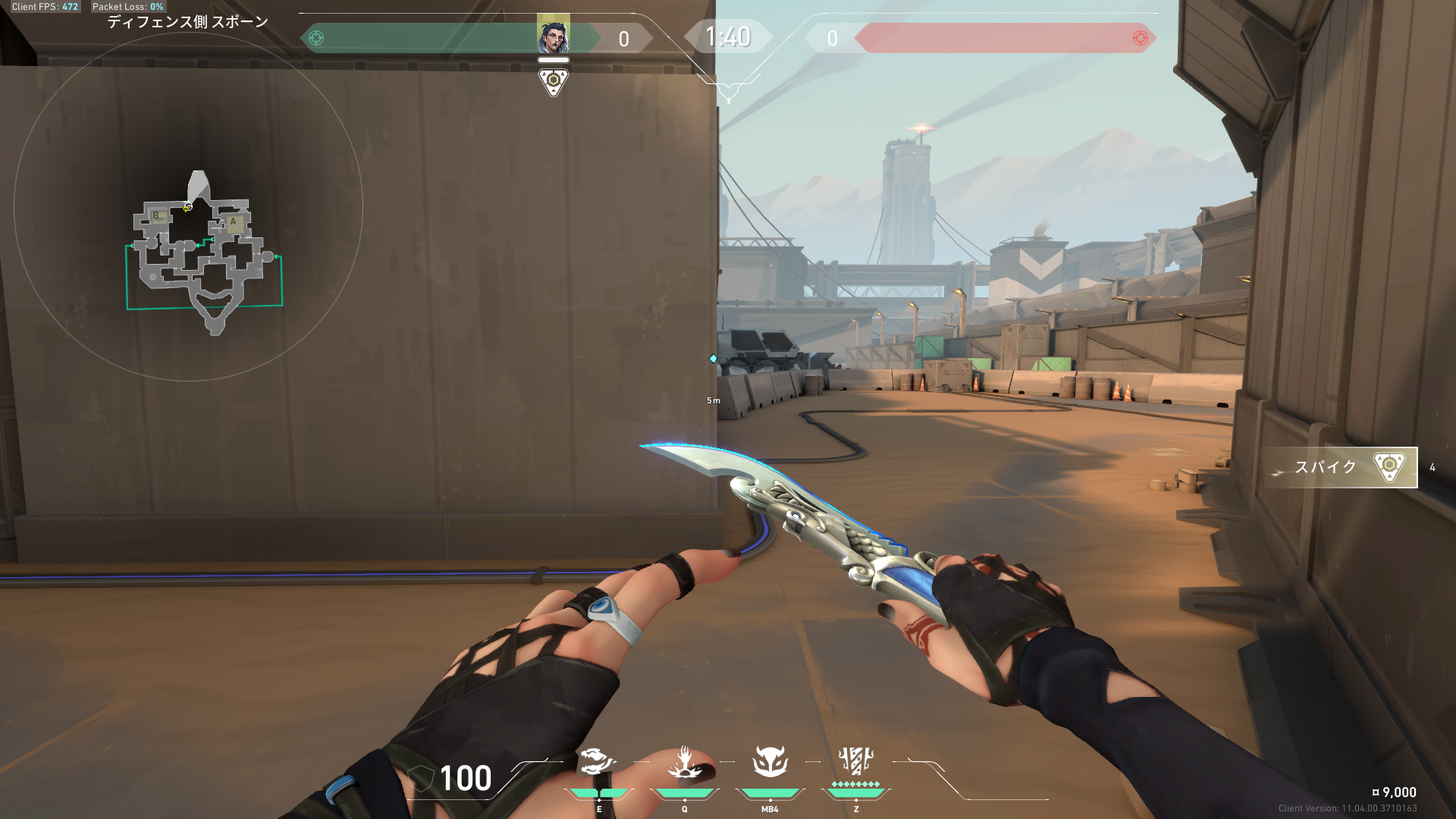Click the B site marker on the minimap
The height and width of the screenshot is (819, 1456).
[156, 215]
